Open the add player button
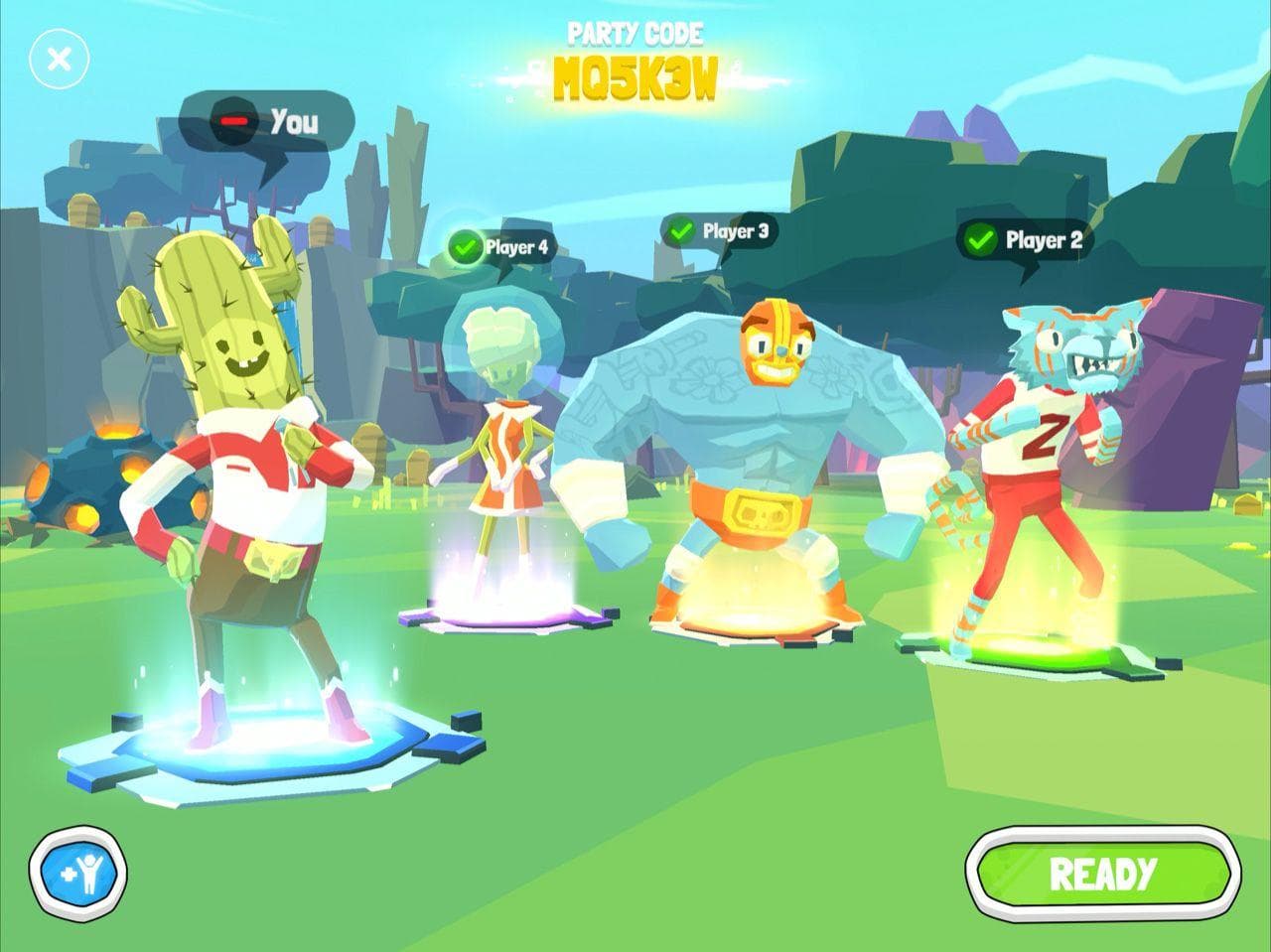 (77, 875)
